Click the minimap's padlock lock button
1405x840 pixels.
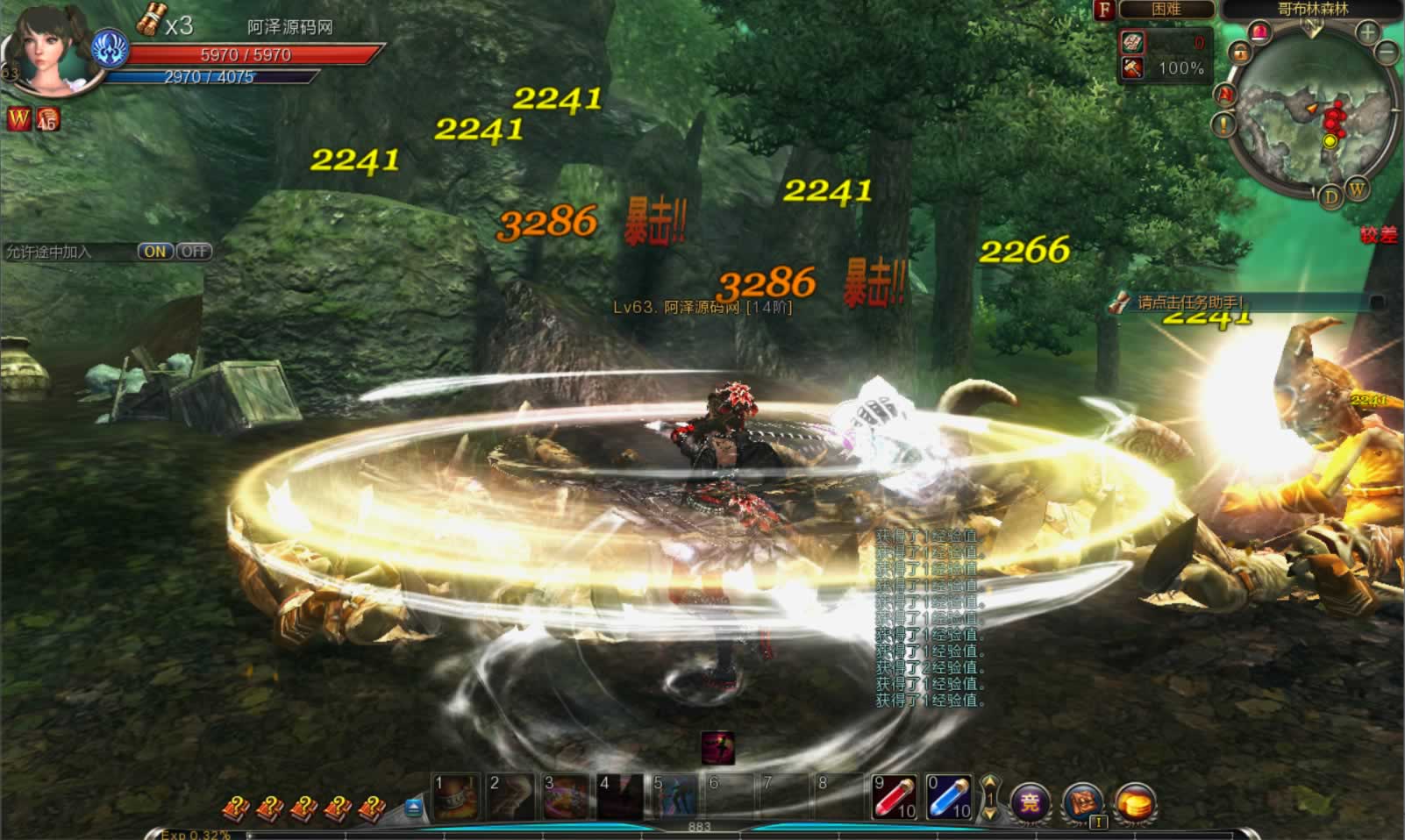(x=1240, y=53)
